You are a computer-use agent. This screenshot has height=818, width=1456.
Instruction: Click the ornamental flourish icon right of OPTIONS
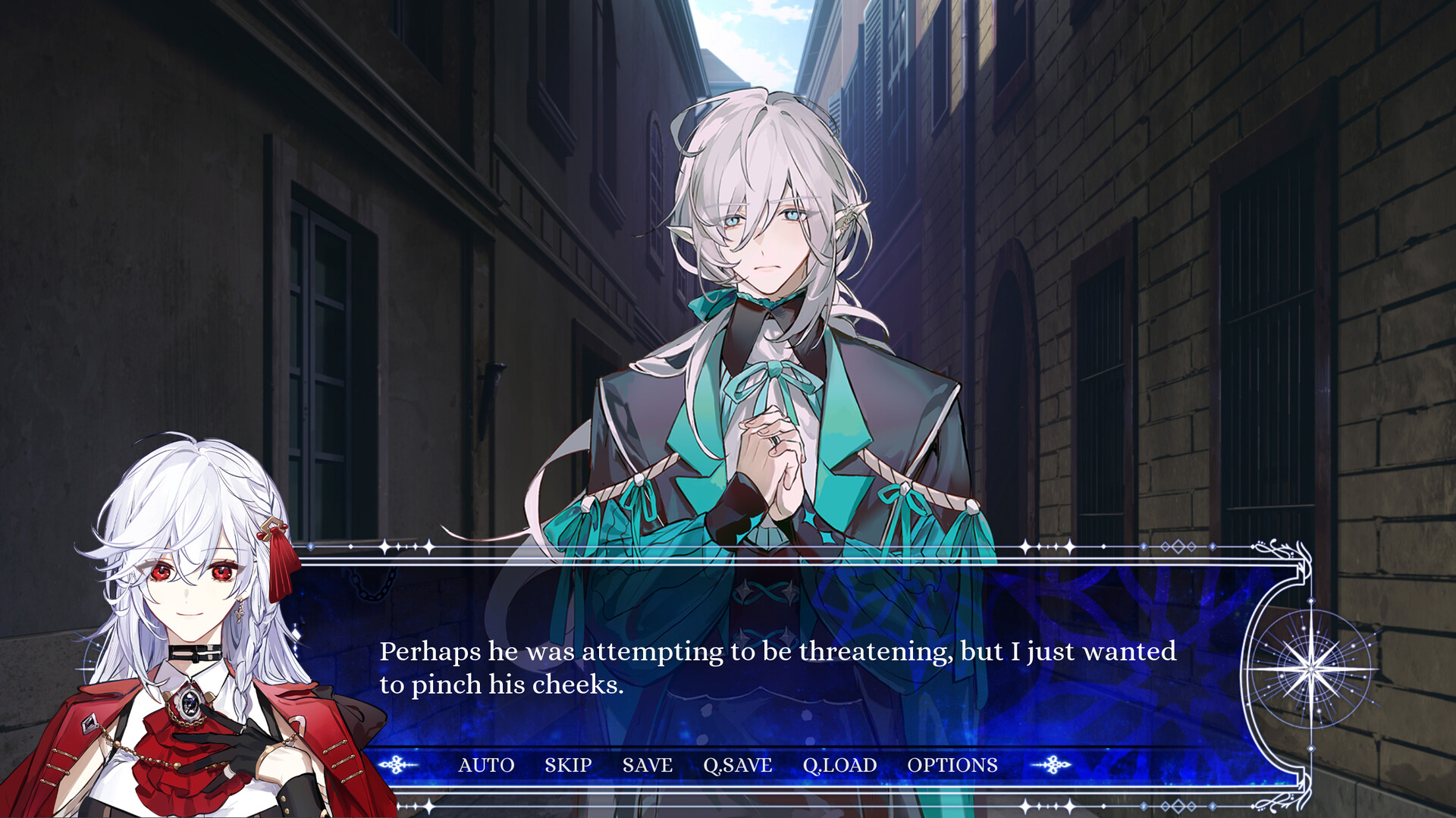click(1054, 765)
